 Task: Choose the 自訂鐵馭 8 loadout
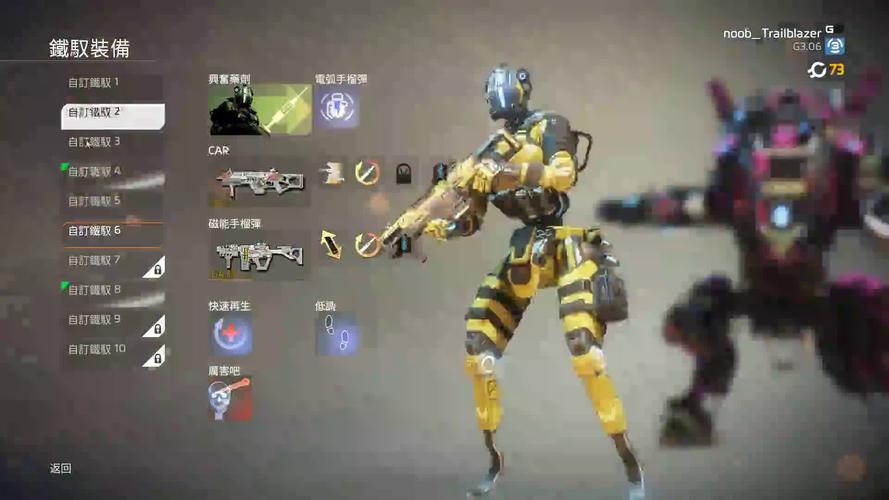(x=112, y=290)
